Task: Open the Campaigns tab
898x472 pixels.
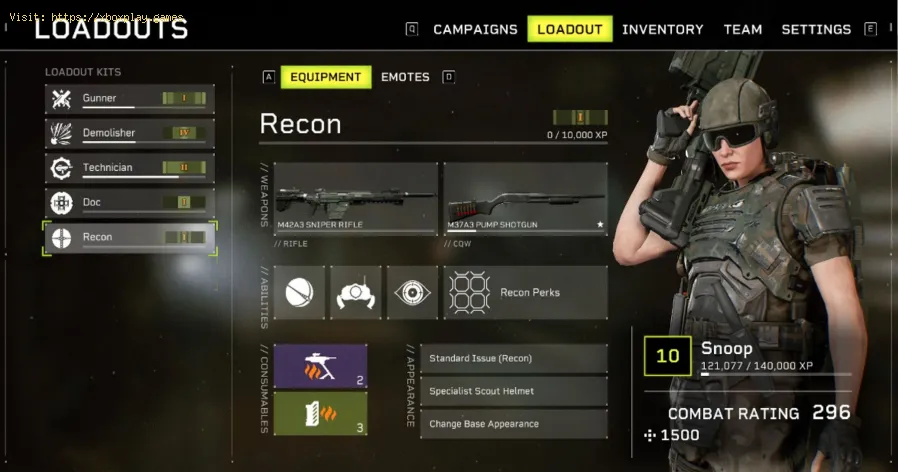Action: coord(475,29)
